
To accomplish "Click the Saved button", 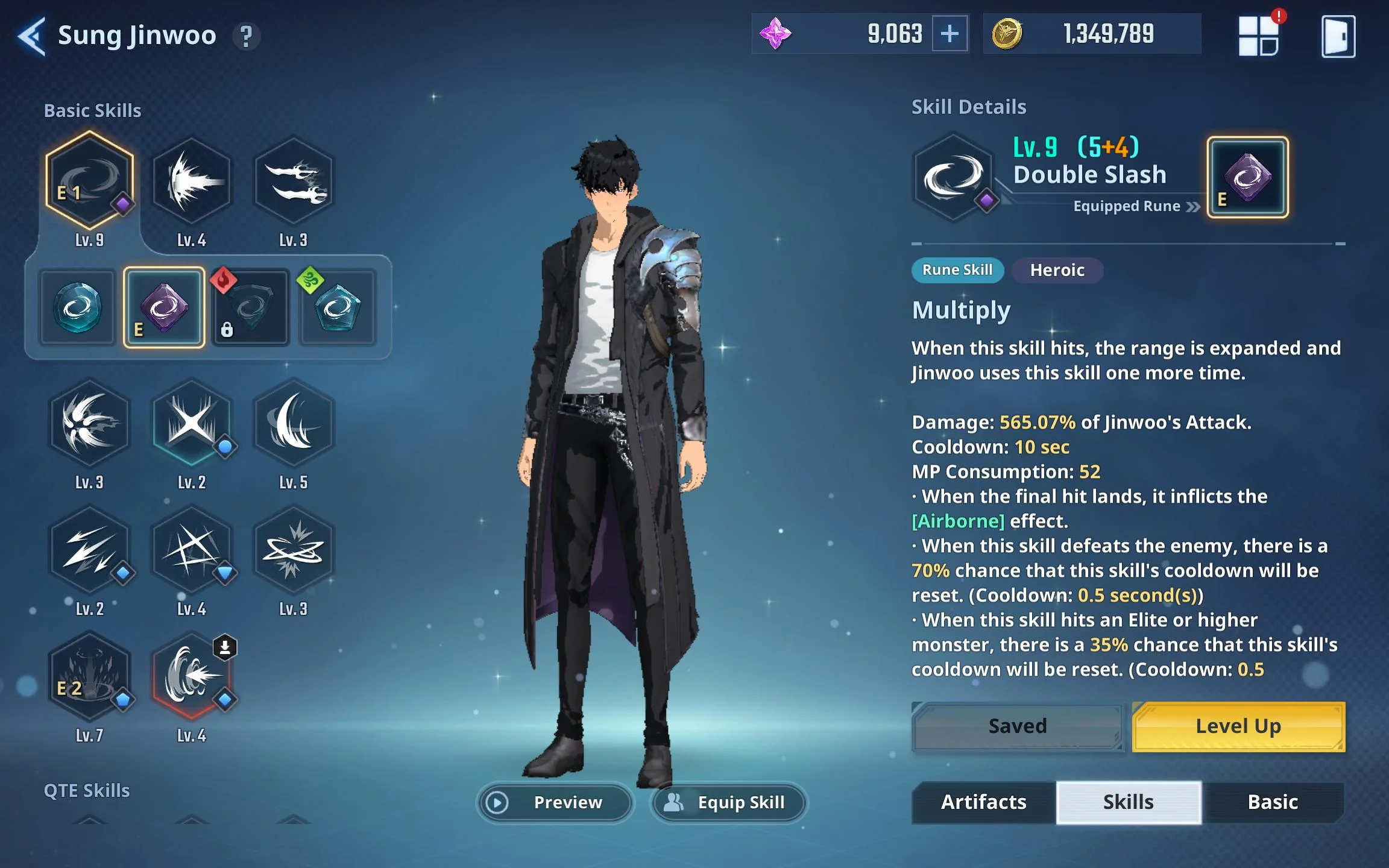I will click(1018, 726).
